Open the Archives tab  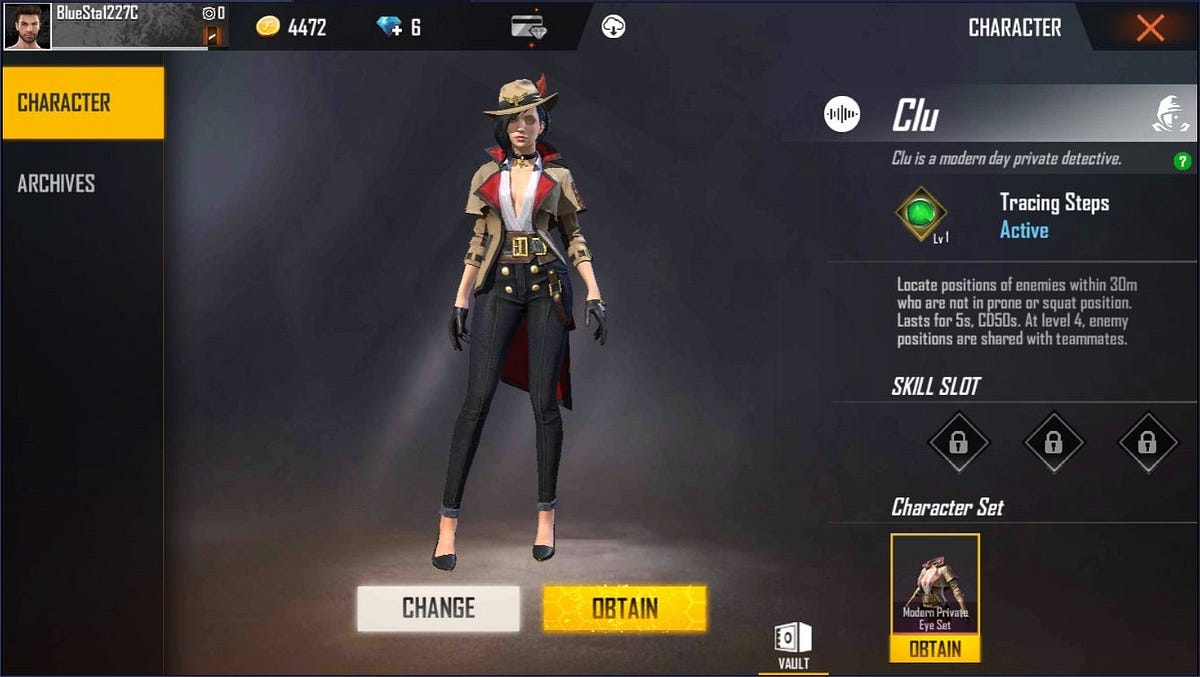(57, 183)
